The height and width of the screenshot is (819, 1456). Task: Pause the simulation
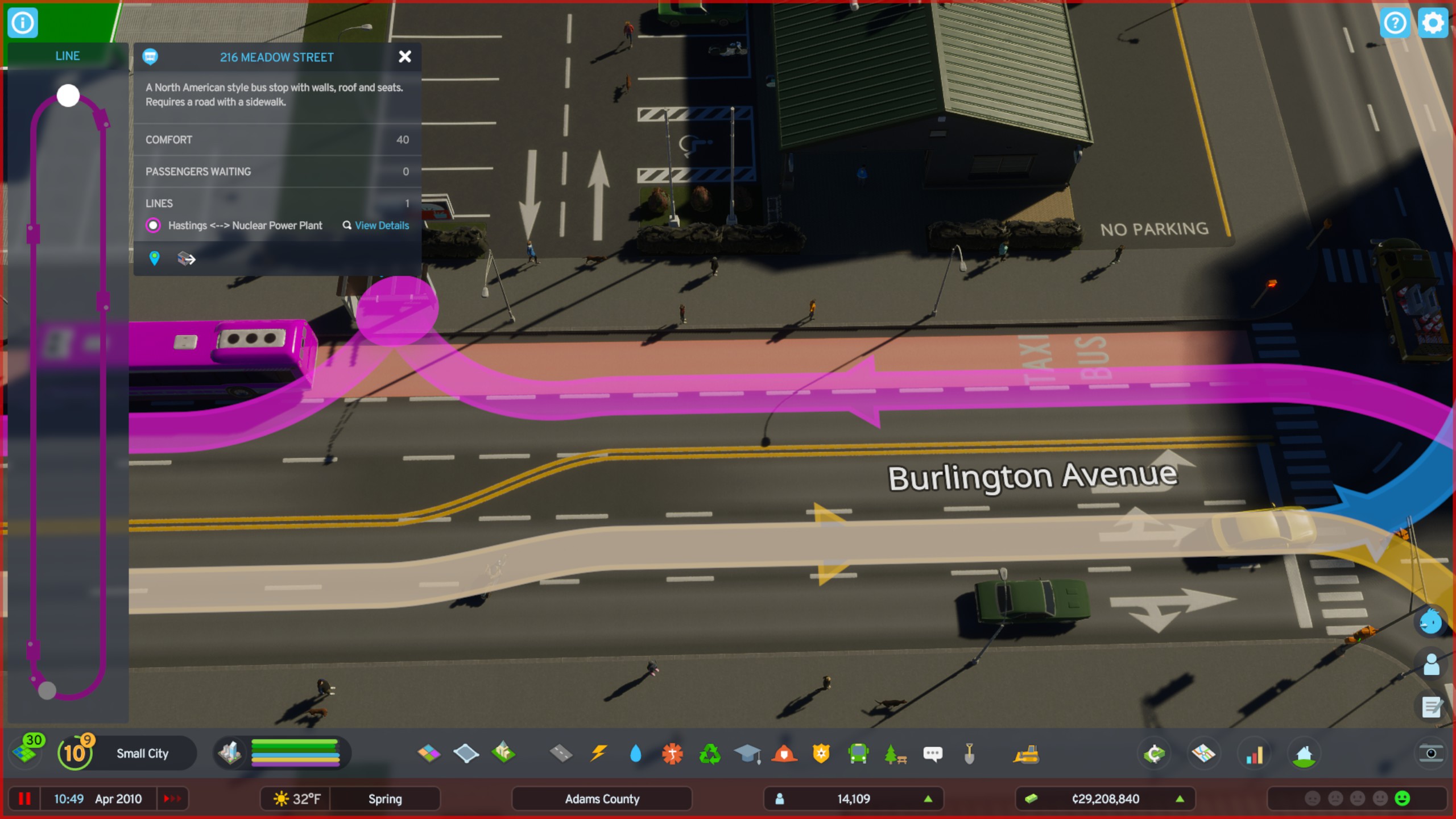(23, 799)
